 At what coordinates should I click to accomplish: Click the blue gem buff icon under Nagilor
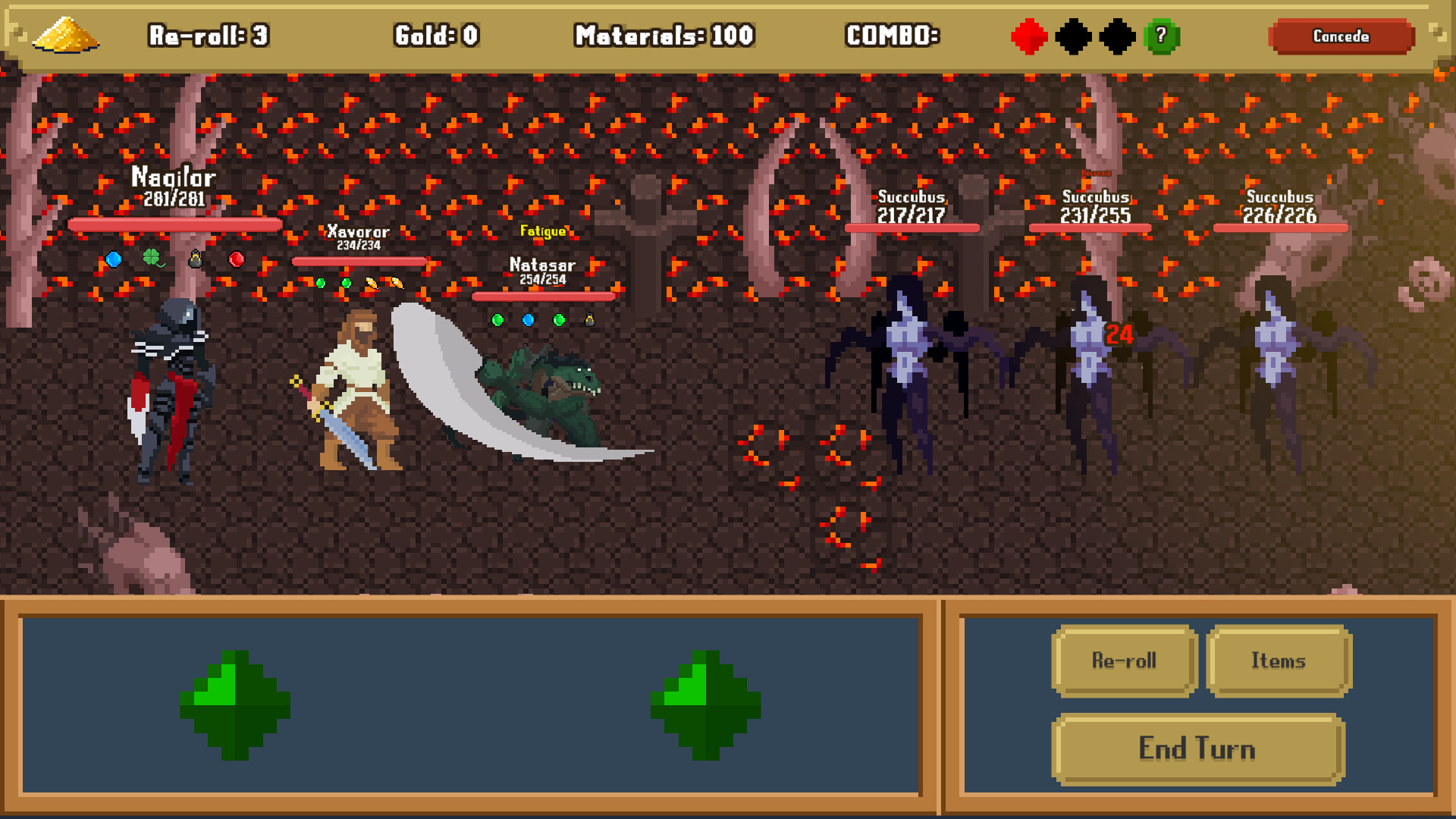[112, 259]
